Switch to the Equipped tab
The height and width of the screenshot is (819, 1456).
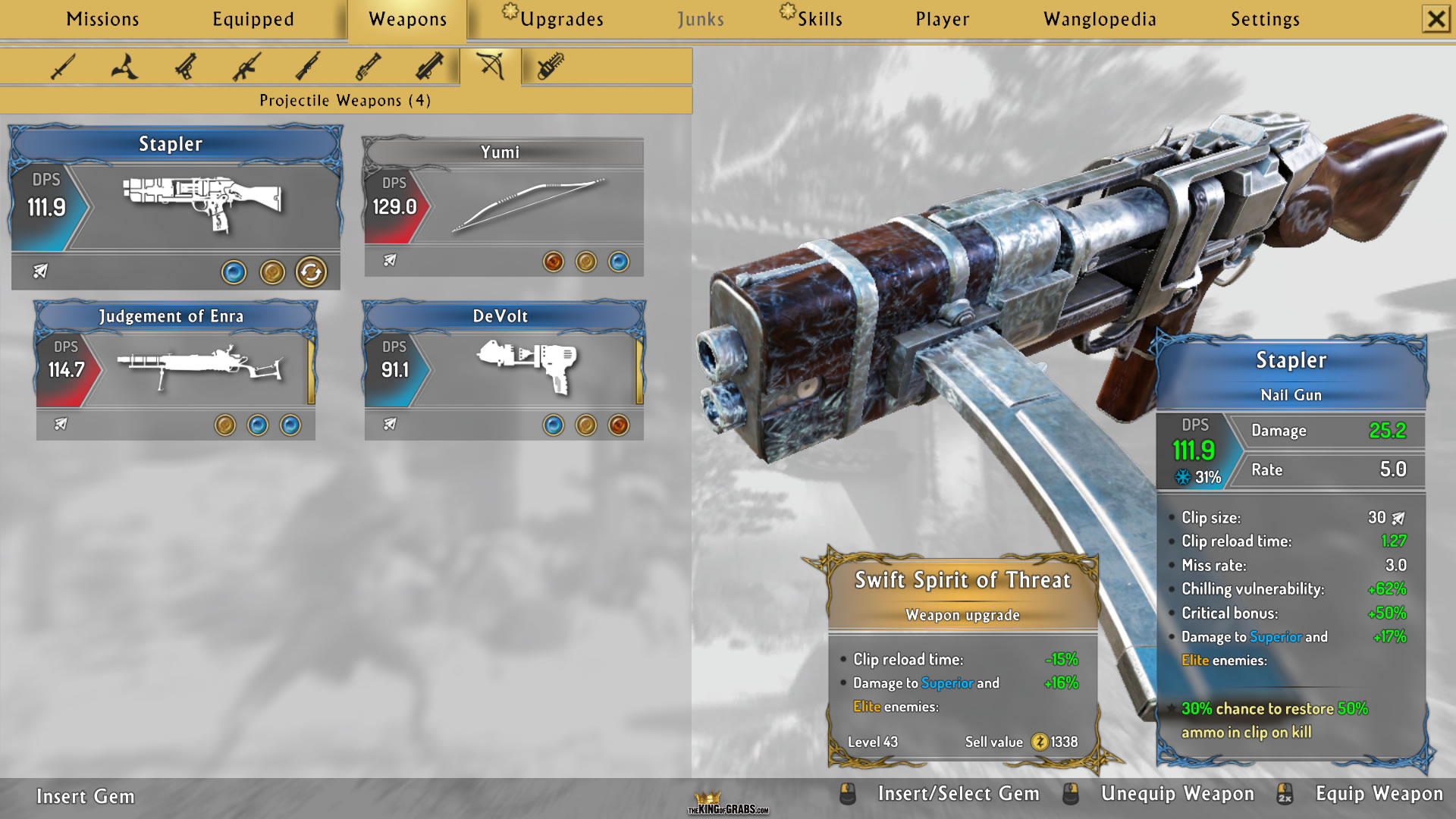point(253,19)
